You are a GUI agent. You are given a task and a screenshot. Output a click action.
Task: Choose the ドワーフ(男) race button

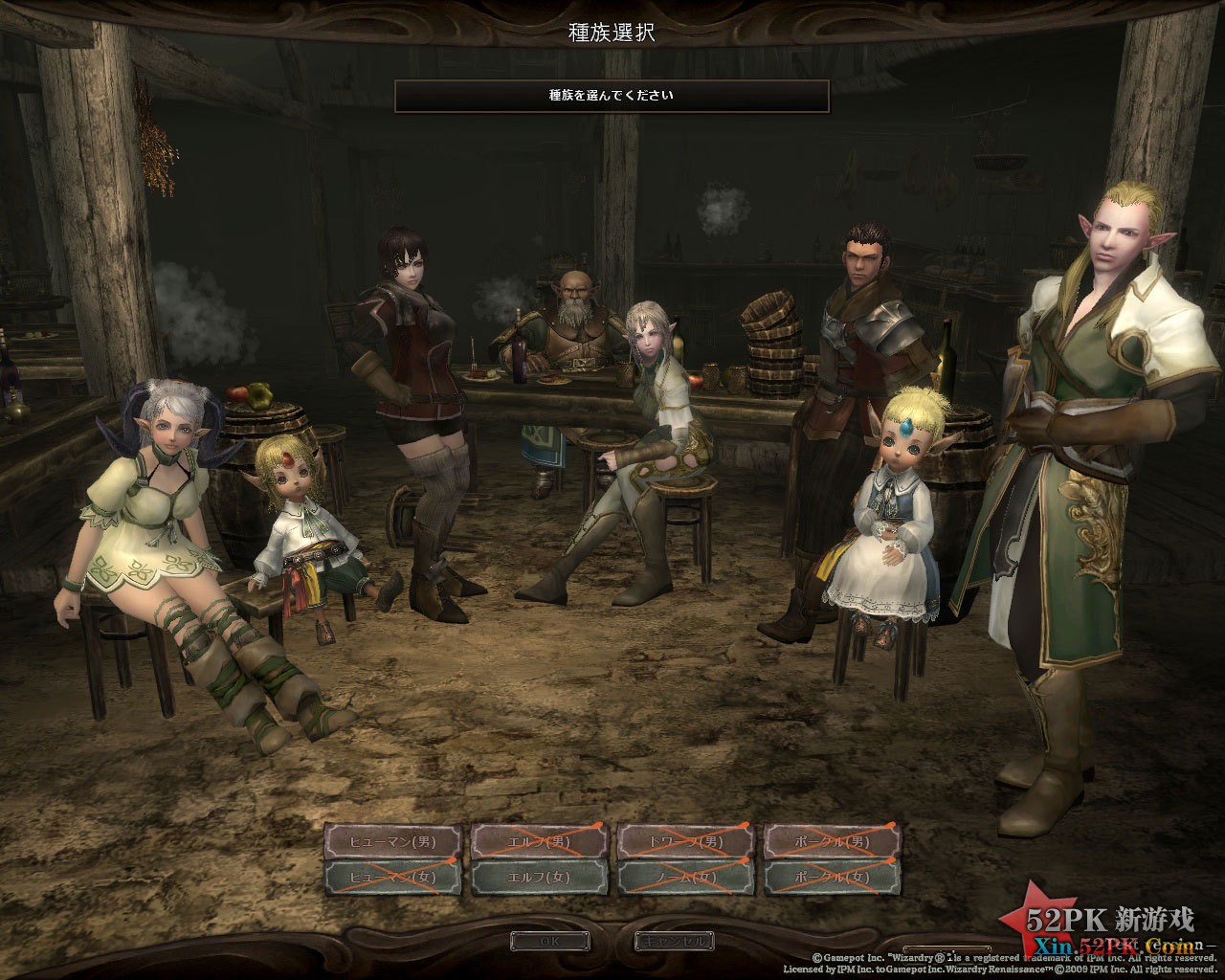pyautogui.click(x=685, y=842)
